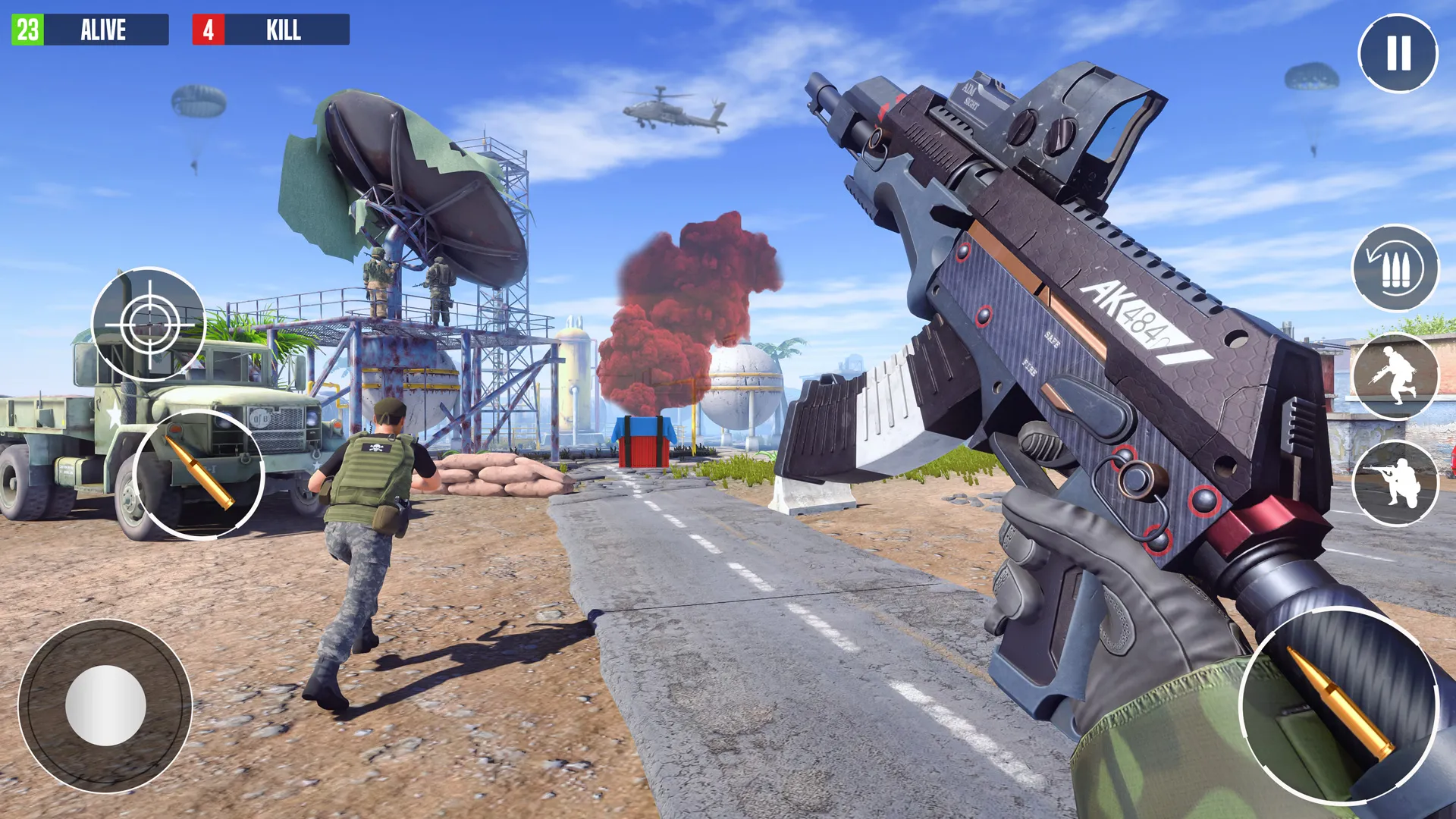
Task: Tap the crosshair aim reticle icon
Action: point(152,326)
